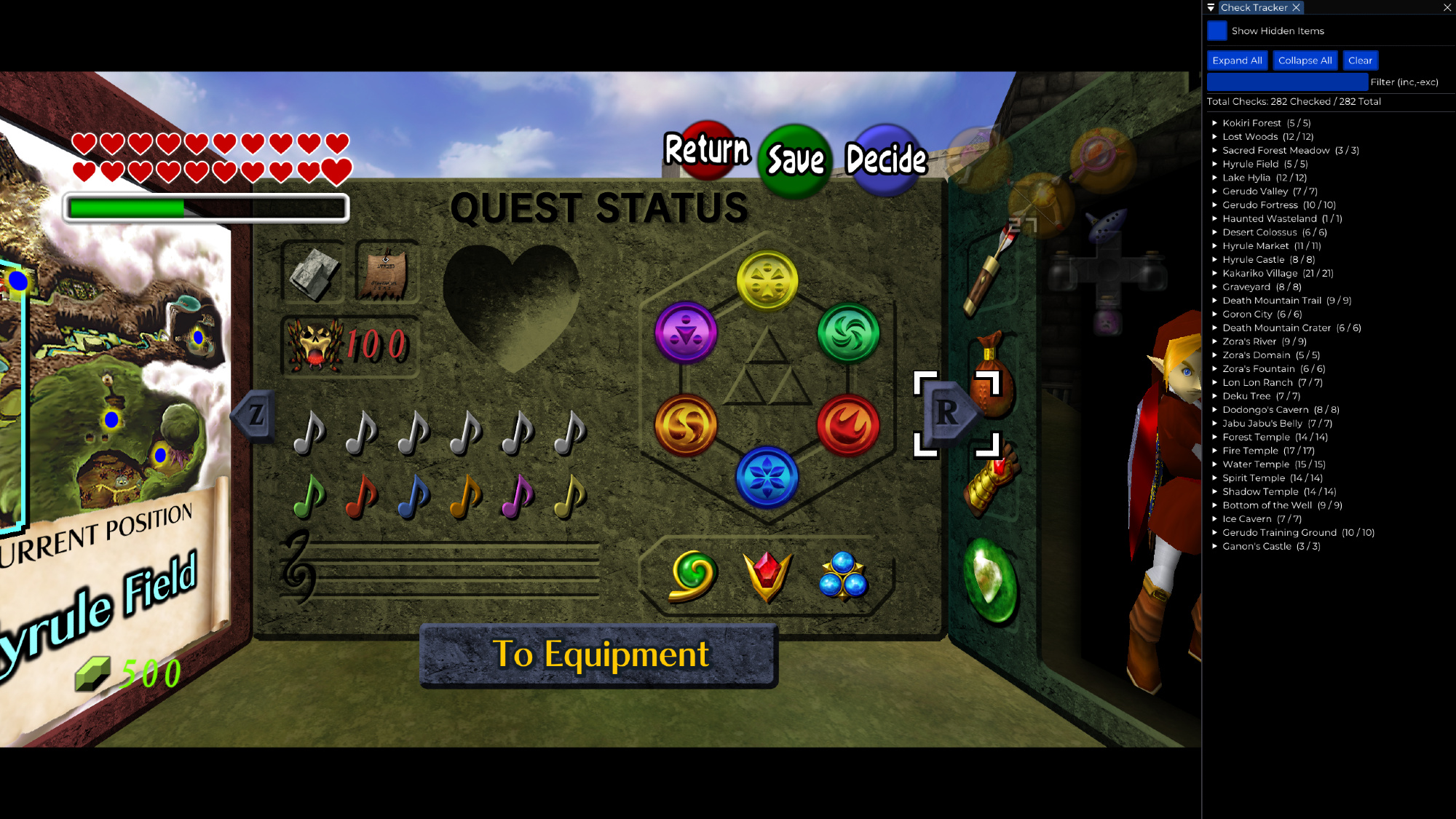Select the Gold Skulltula token icon
1456x819 pixels.
tap(315, 344)
